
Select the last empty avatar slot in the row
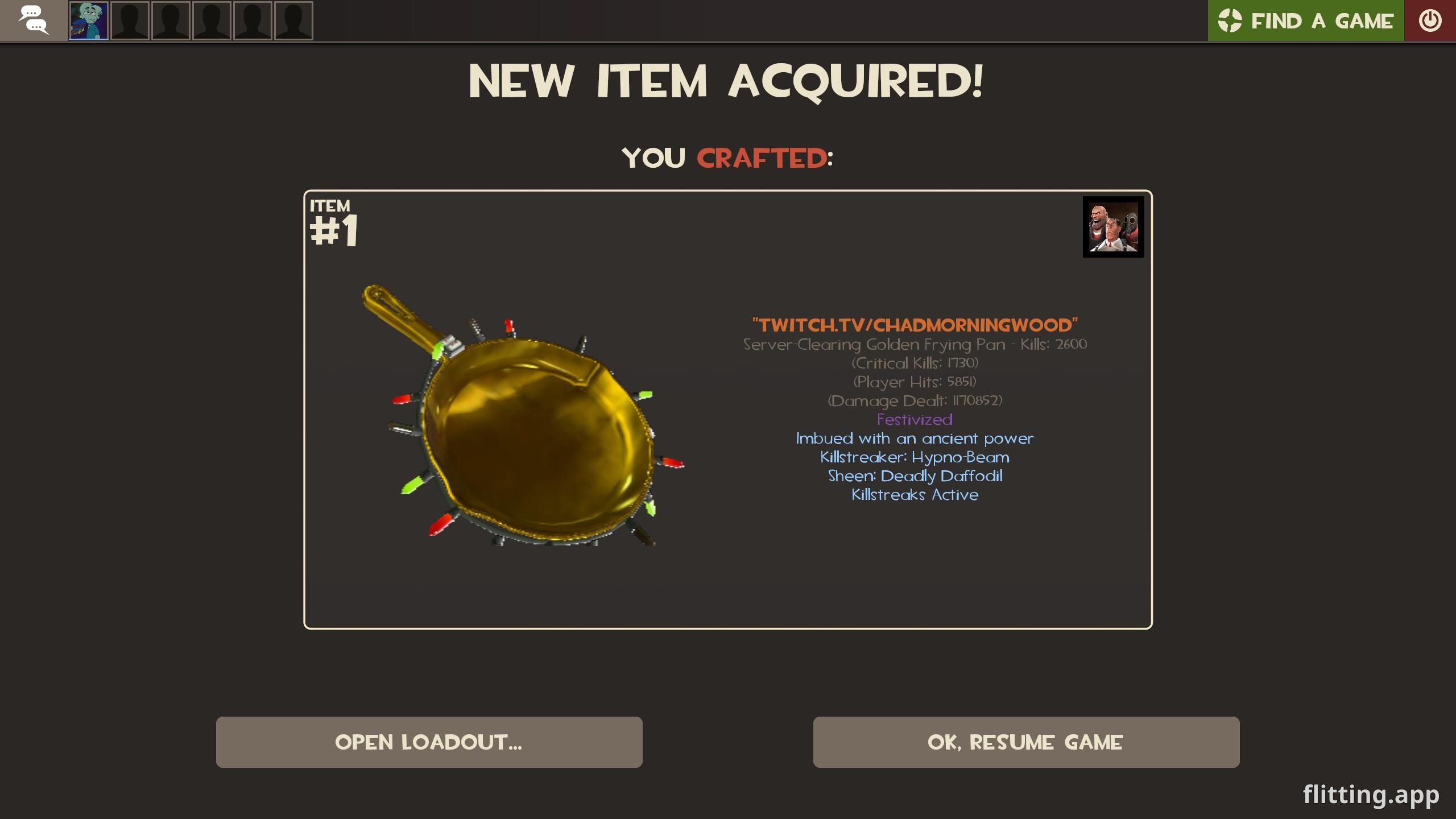[293, 20]
